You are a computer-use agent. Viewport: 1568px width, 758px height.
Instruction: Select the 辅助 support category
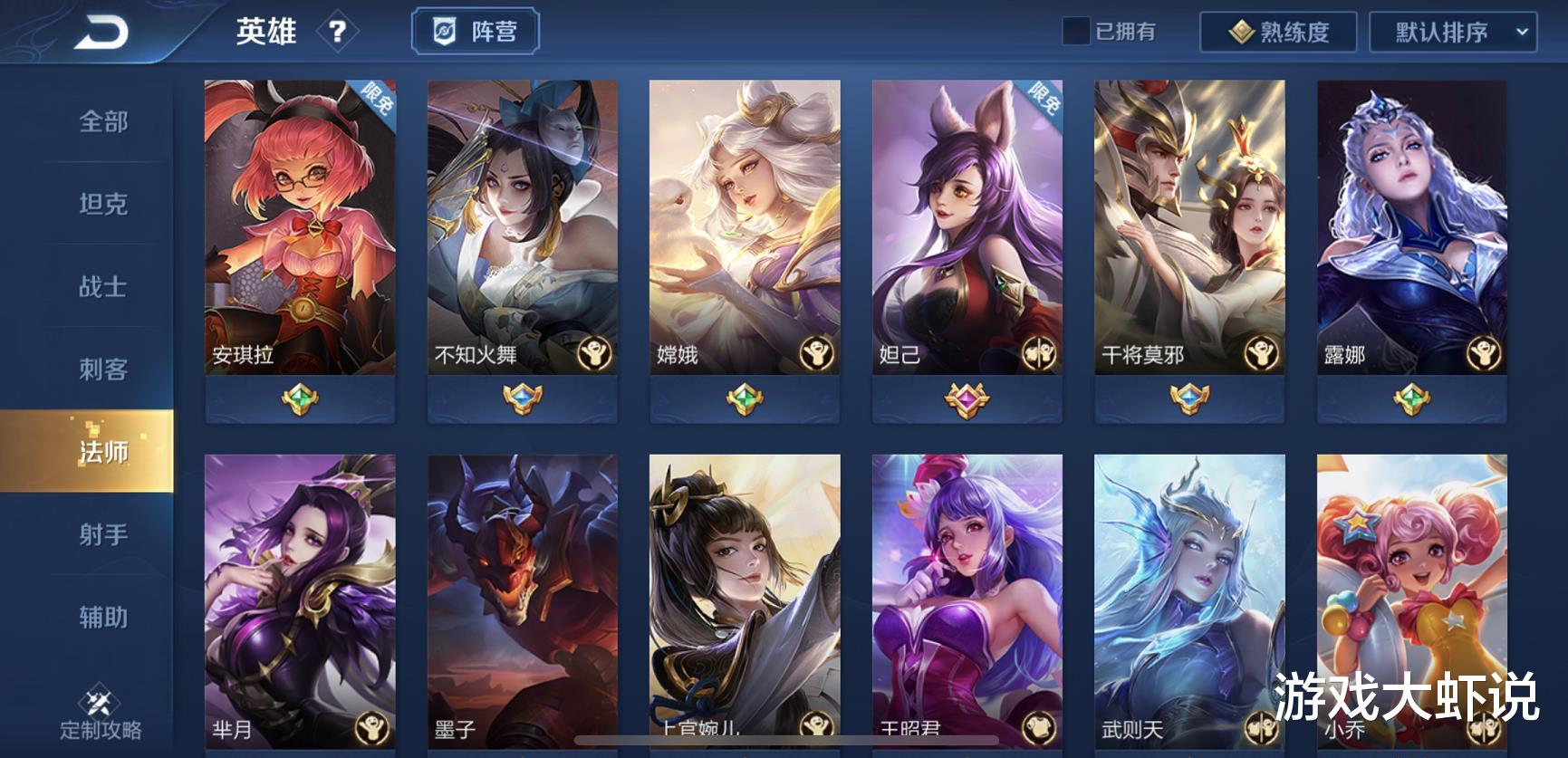pyautogui.click(x=102, y=616)
